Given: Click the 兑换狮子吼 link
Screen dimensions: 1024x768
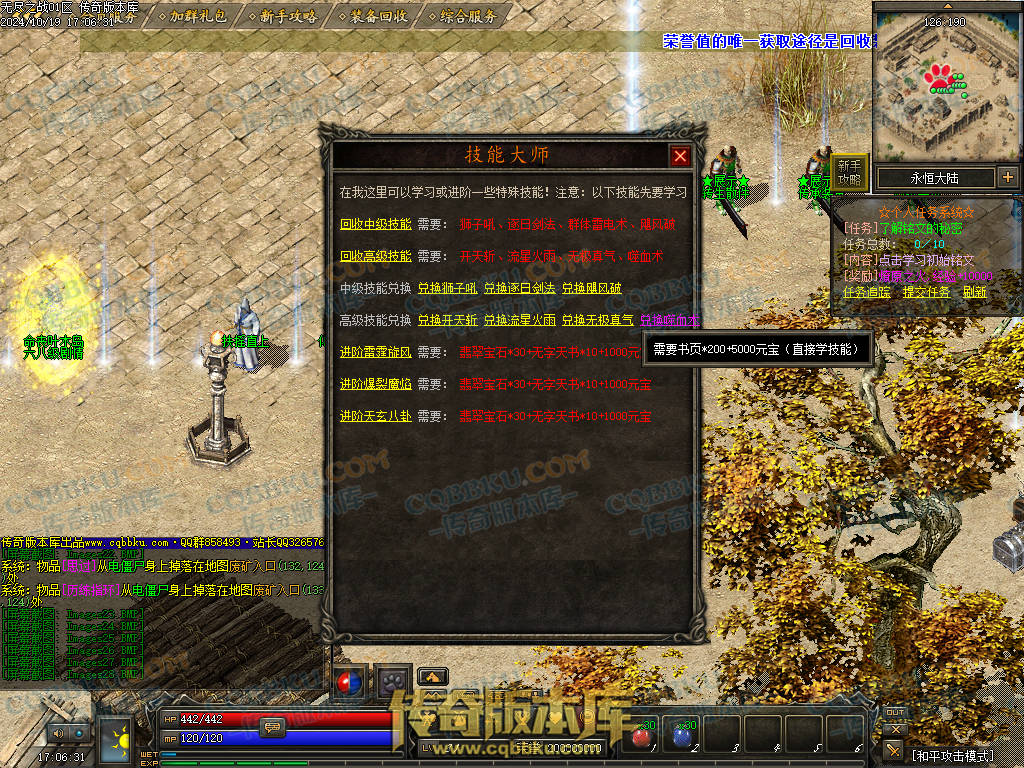Looking at the screenshot, I should pyautogui.click(x=447, y=288).
